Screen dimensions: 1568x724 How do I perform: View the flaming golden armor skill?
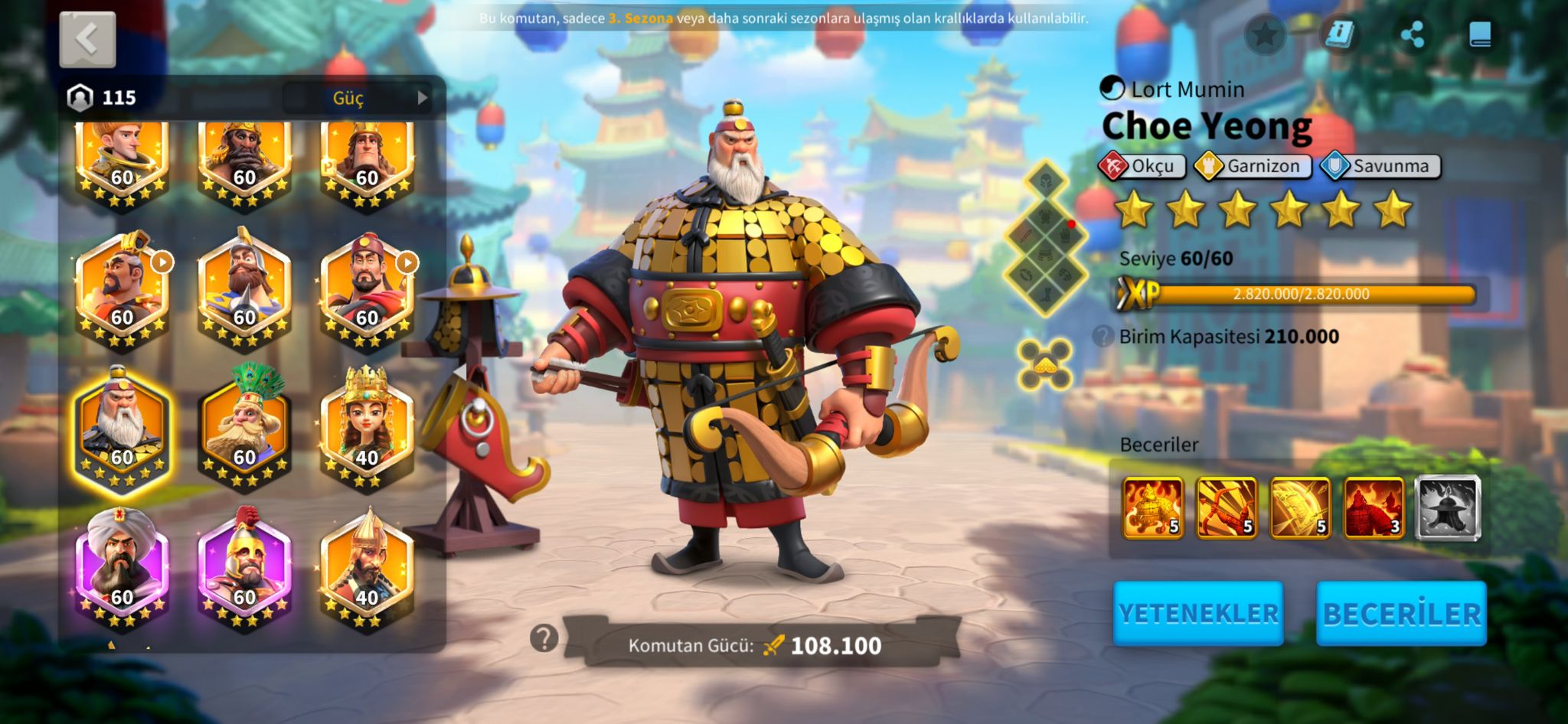pos(1152,507)
